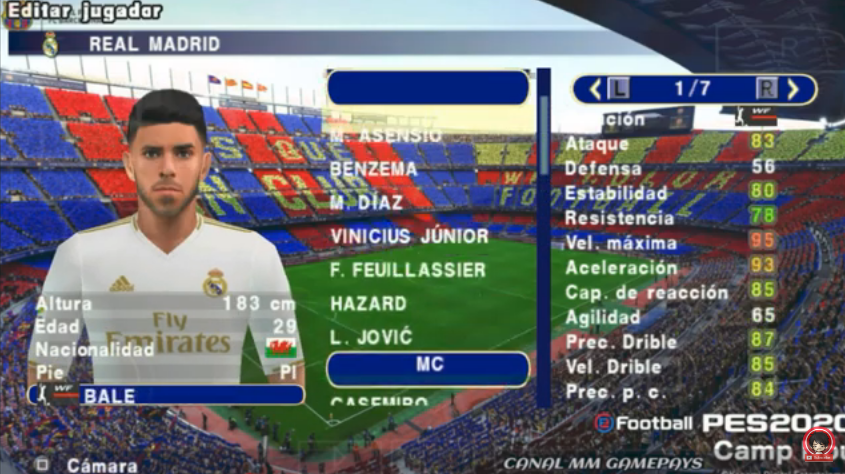
Task: Go to the previous stats page arrow
Action: point(595,89)
